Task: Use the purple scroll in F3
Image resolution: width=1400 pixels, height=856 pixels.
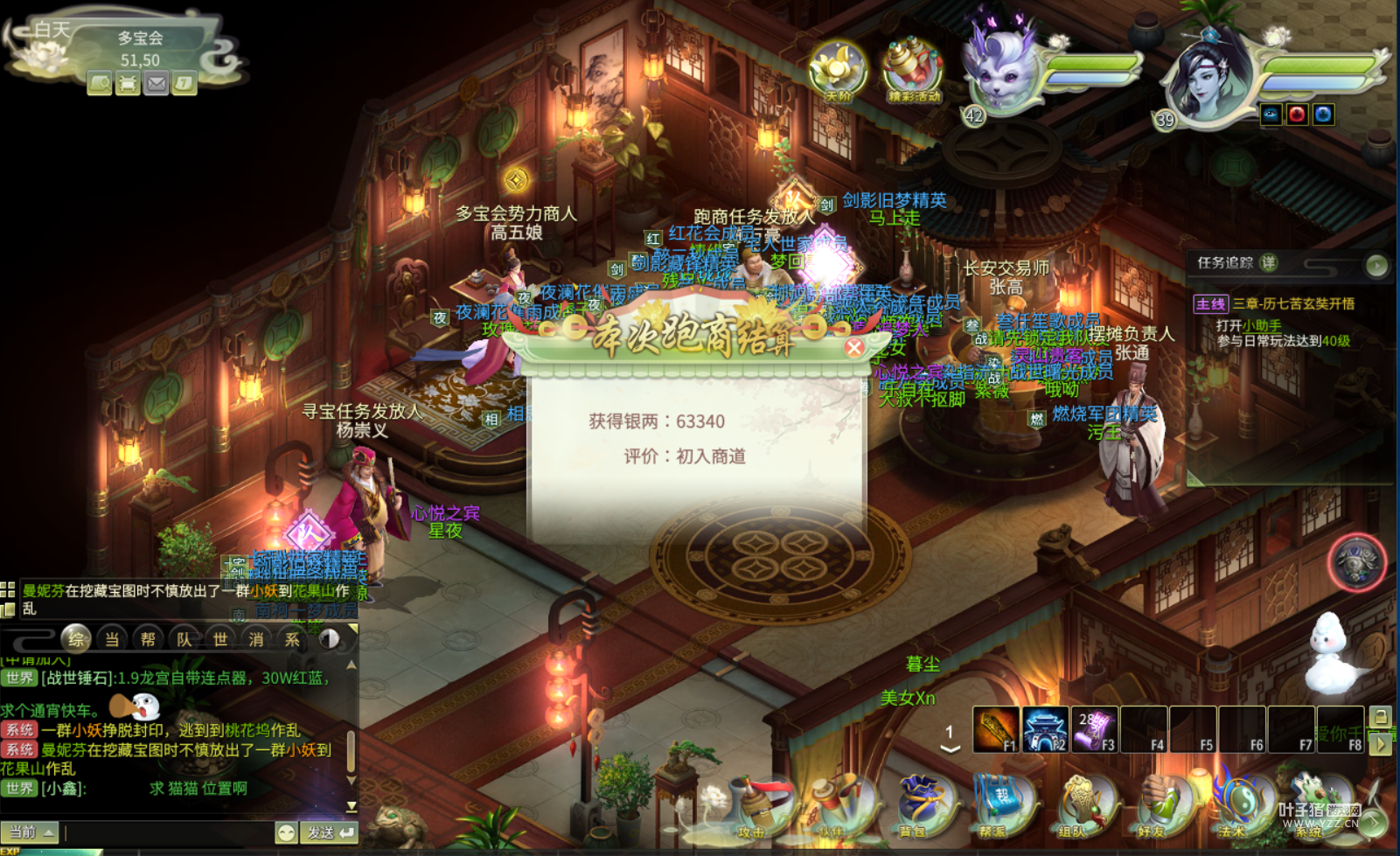Action: click(1094, 730)
